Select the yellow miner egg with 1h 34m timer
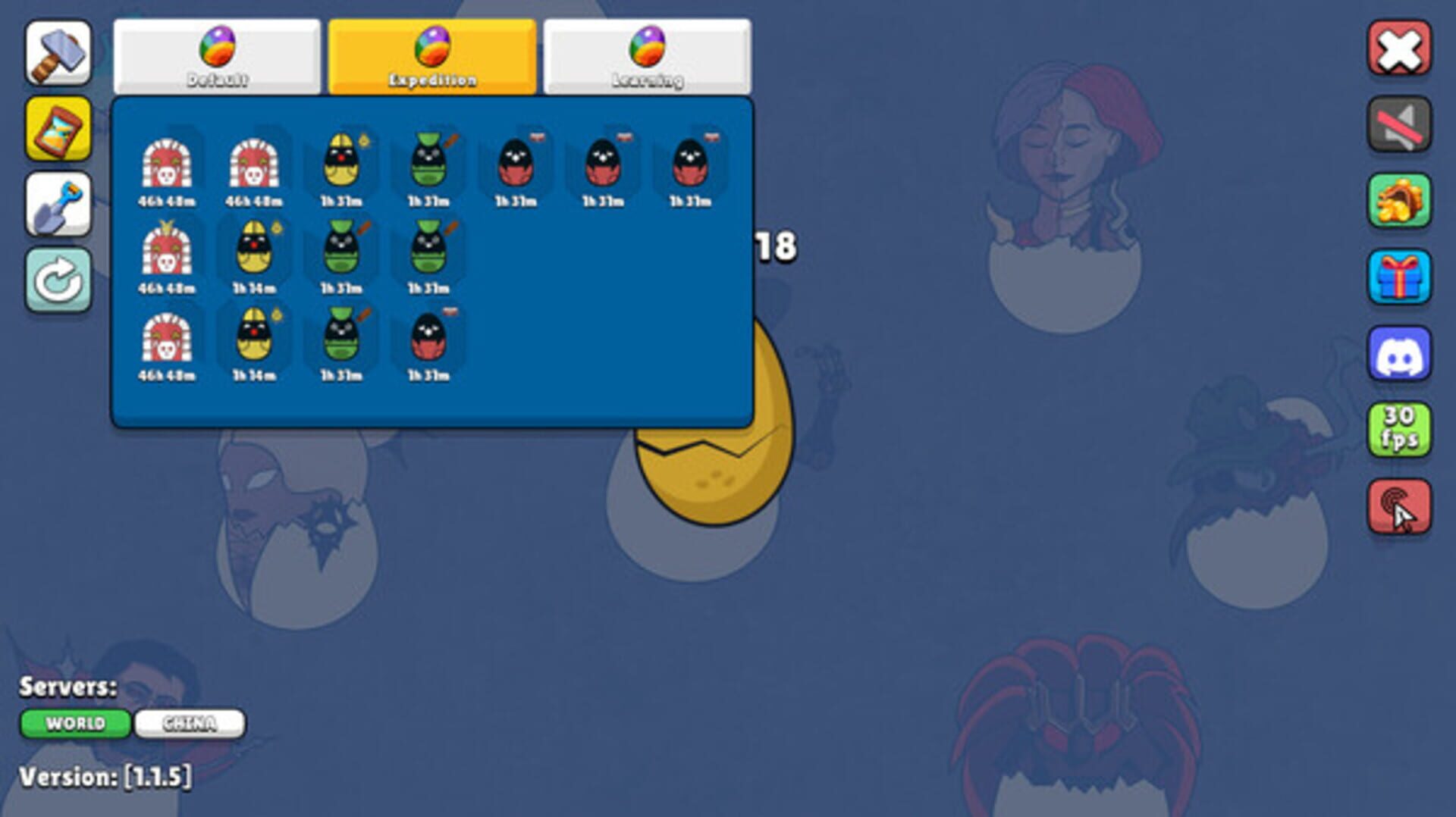 [x=256, y=252]
